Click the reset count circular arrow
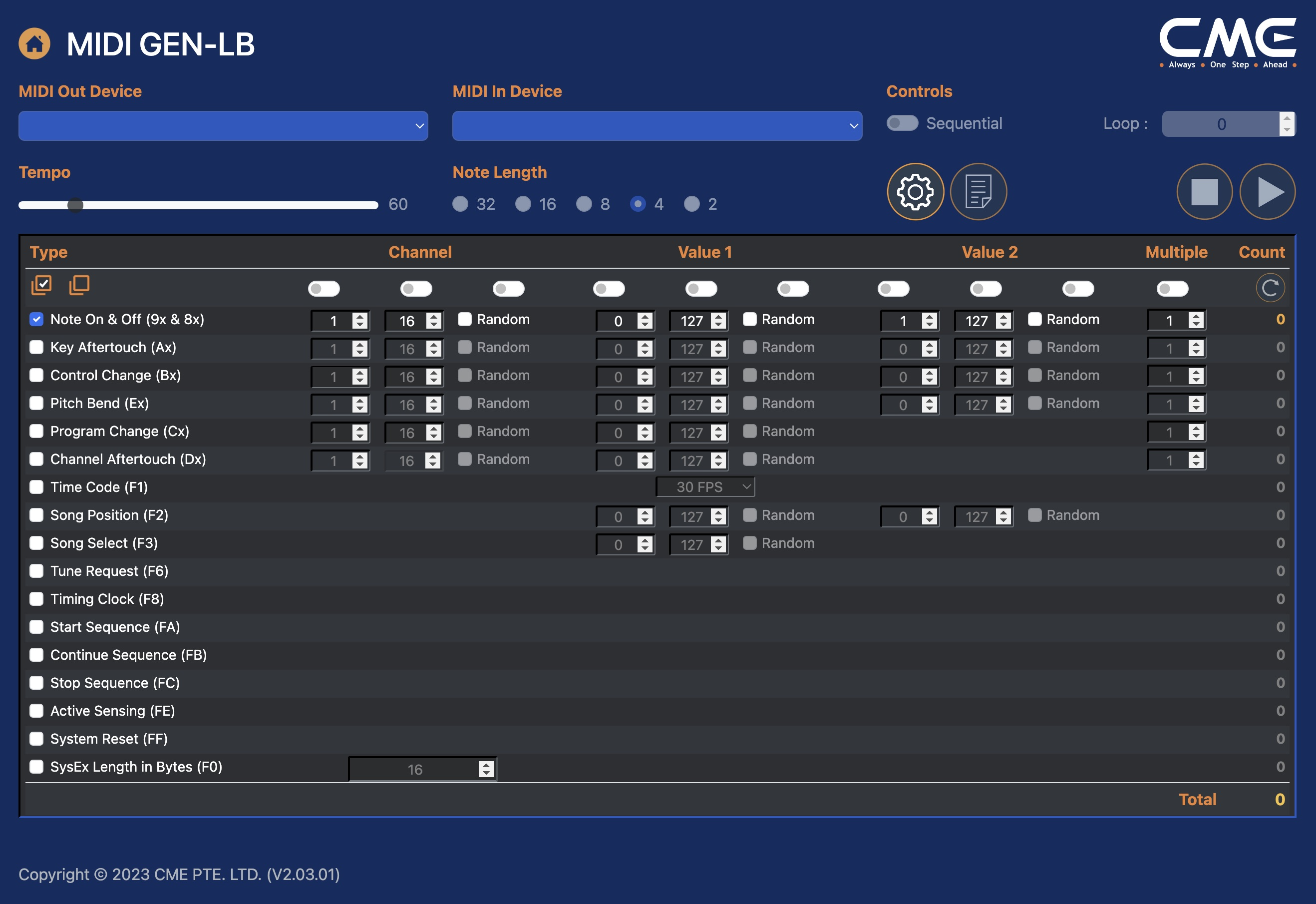The image size is (1316, 904). coord(1270,288)
